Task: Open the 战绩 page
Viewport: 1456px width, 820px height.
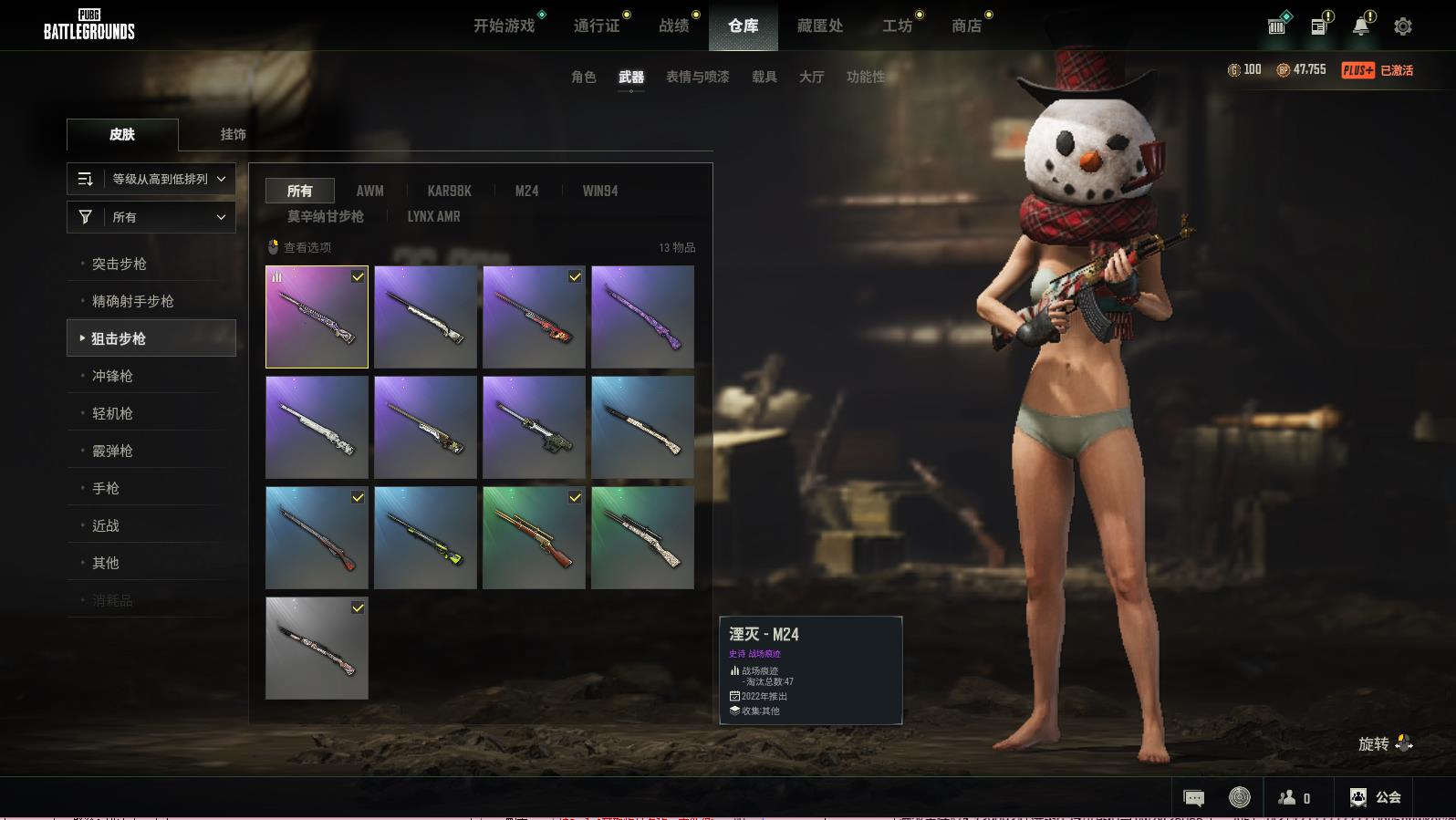Action: pos(674,26)
